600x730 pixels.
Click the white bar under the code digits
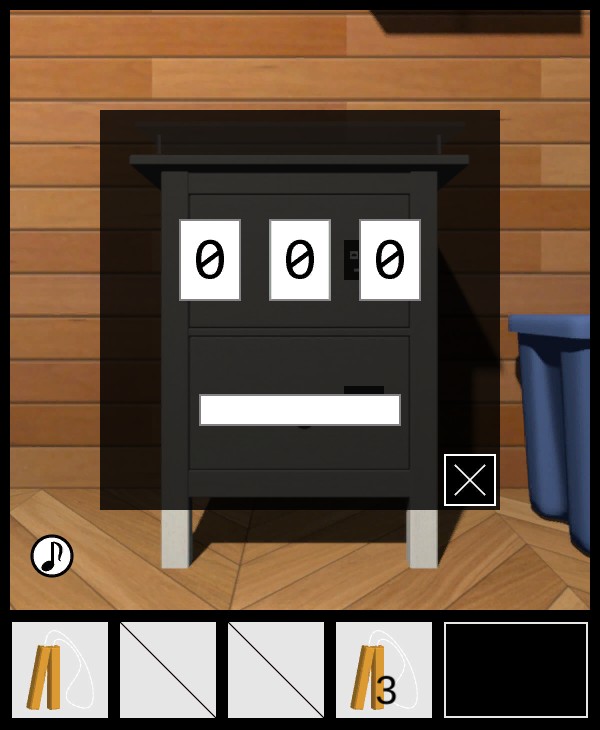coord(300,410)
